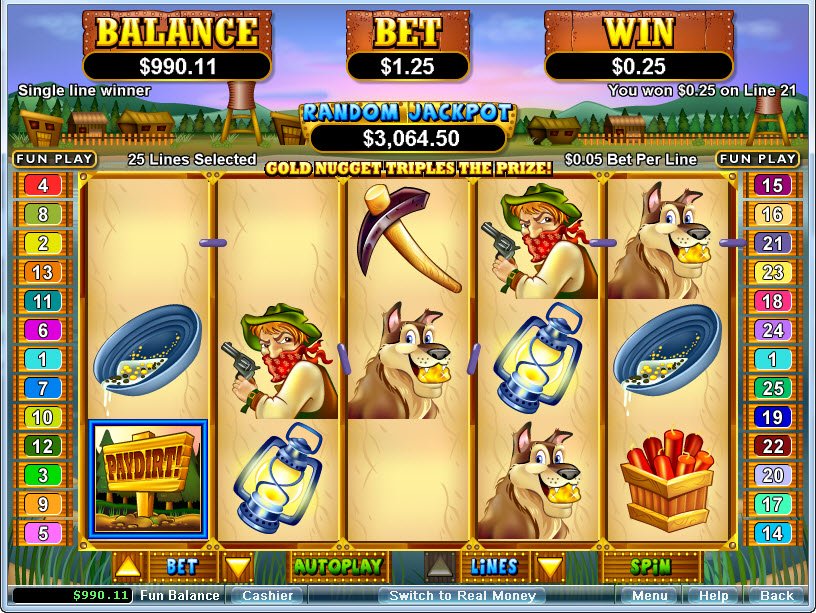Choose payline 25 indicator

point(772,388)
